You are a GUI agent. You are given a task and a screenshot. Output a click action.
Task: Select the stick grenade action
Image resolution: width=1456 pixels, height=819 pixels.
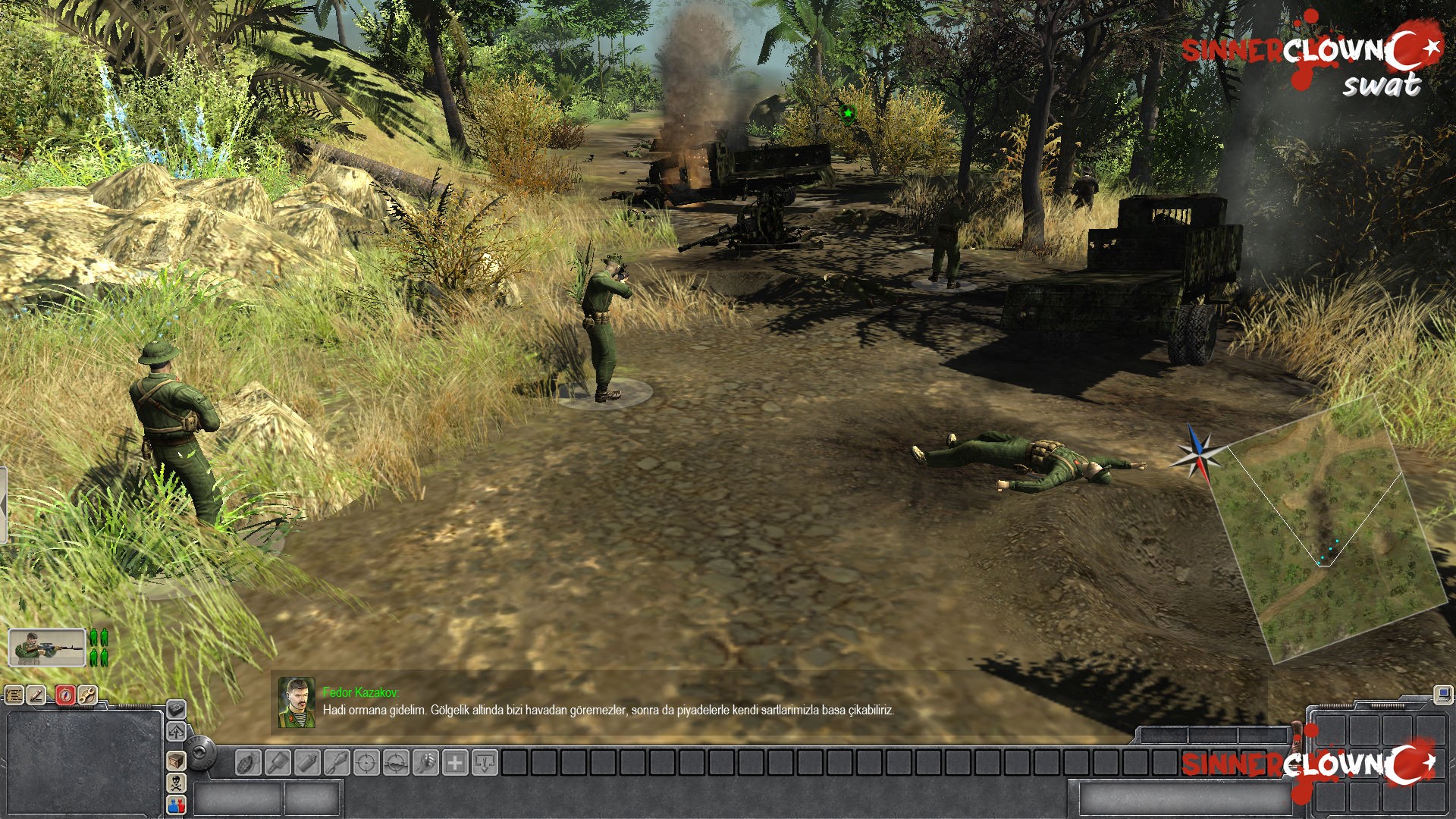278,762
